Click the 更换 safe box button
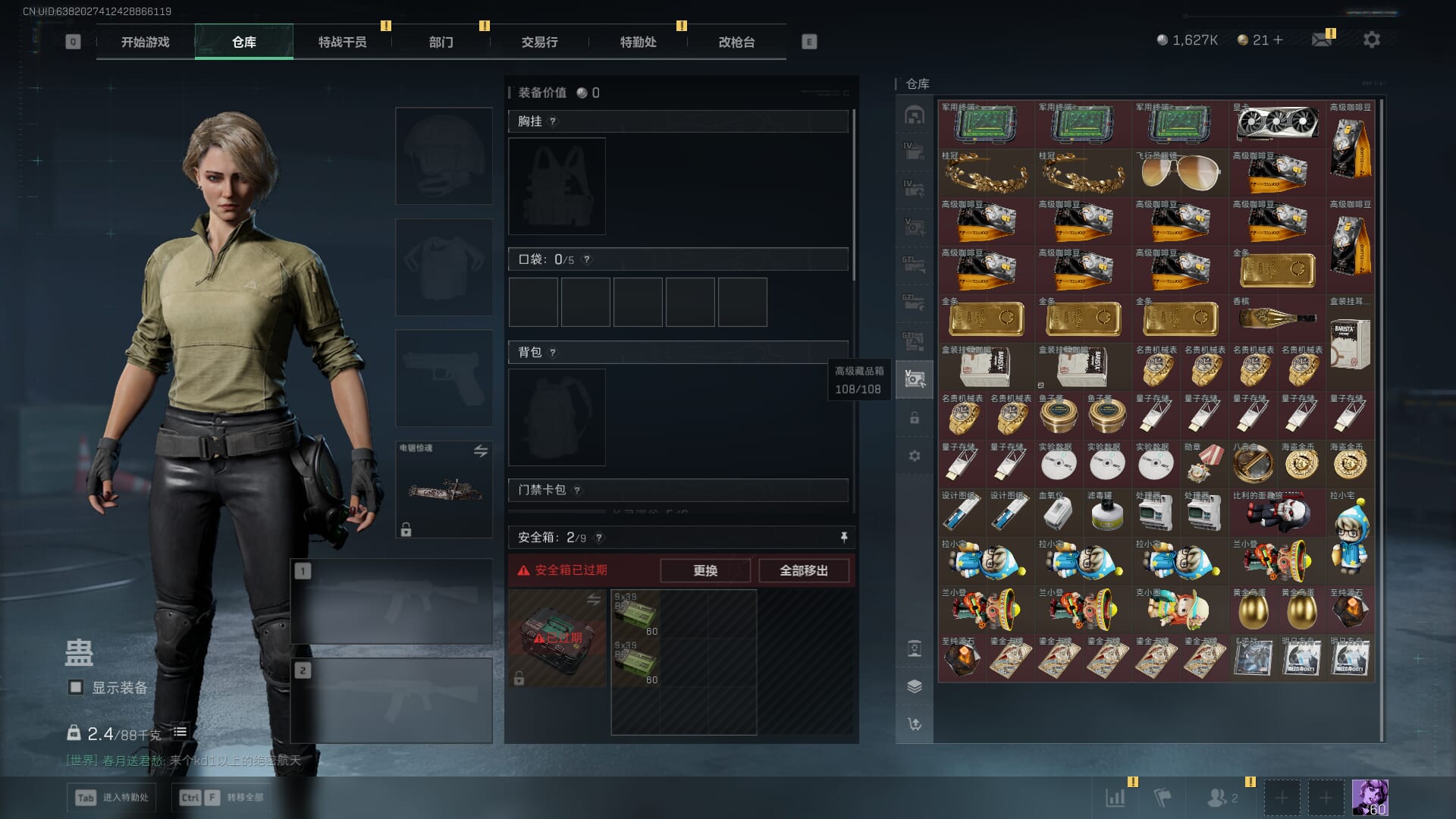 point(704,570)
